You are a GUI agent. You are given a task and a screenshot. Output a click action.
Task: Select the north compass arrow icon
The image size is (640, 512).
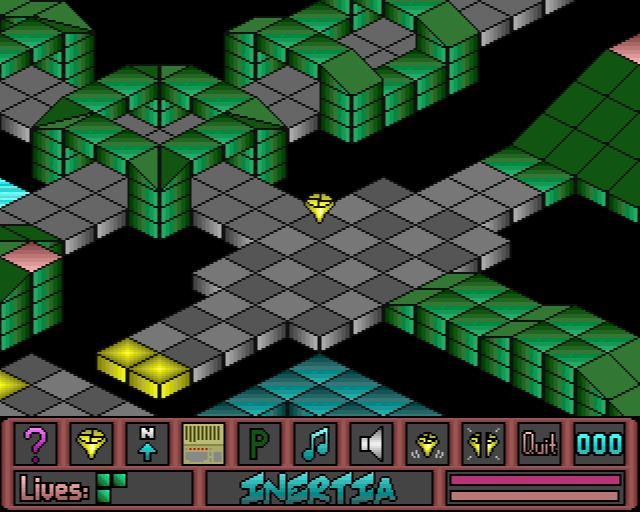pos(148,443)
